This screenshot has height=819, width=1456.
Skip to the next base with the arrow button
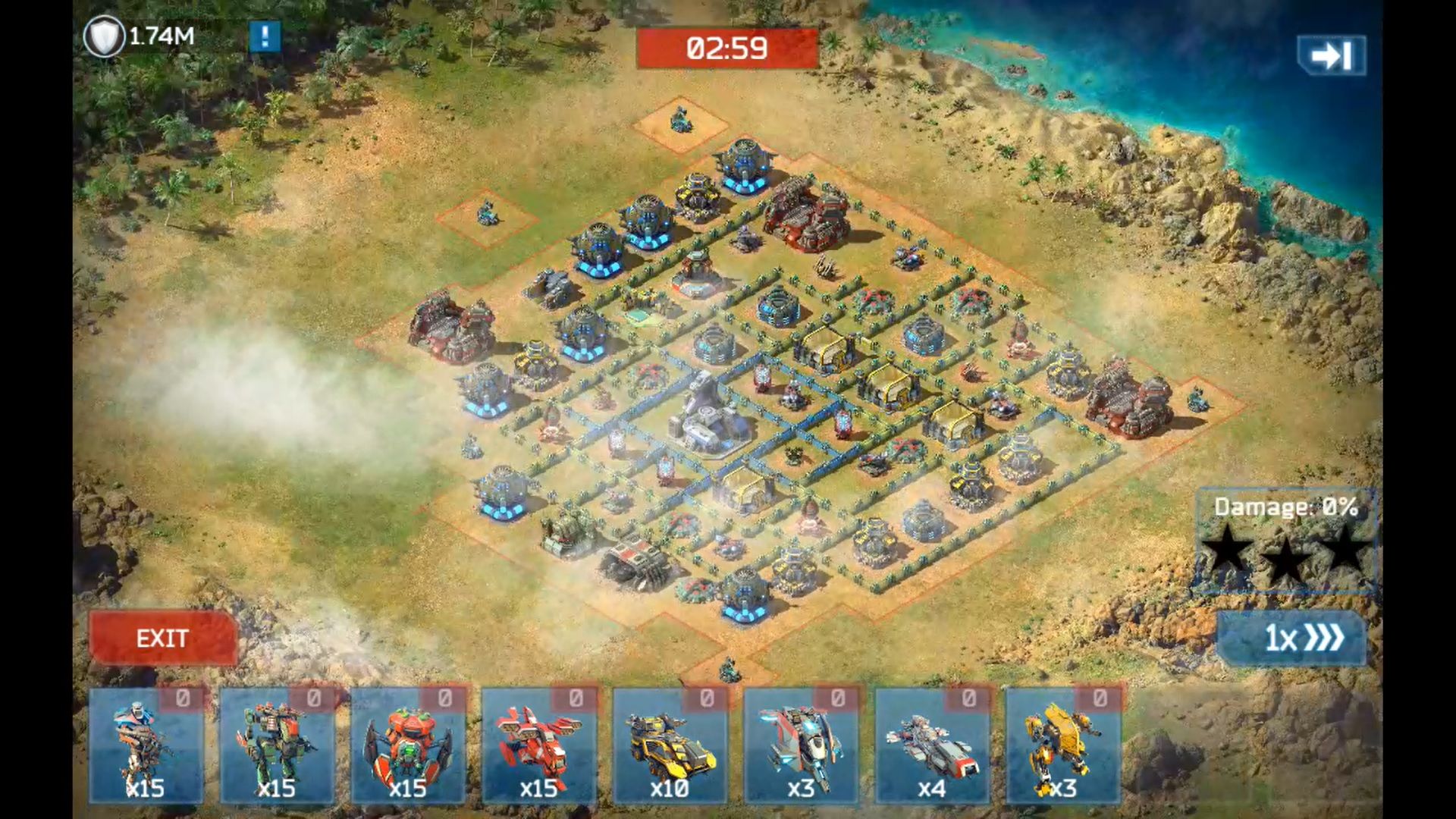tap(1331, 55)
